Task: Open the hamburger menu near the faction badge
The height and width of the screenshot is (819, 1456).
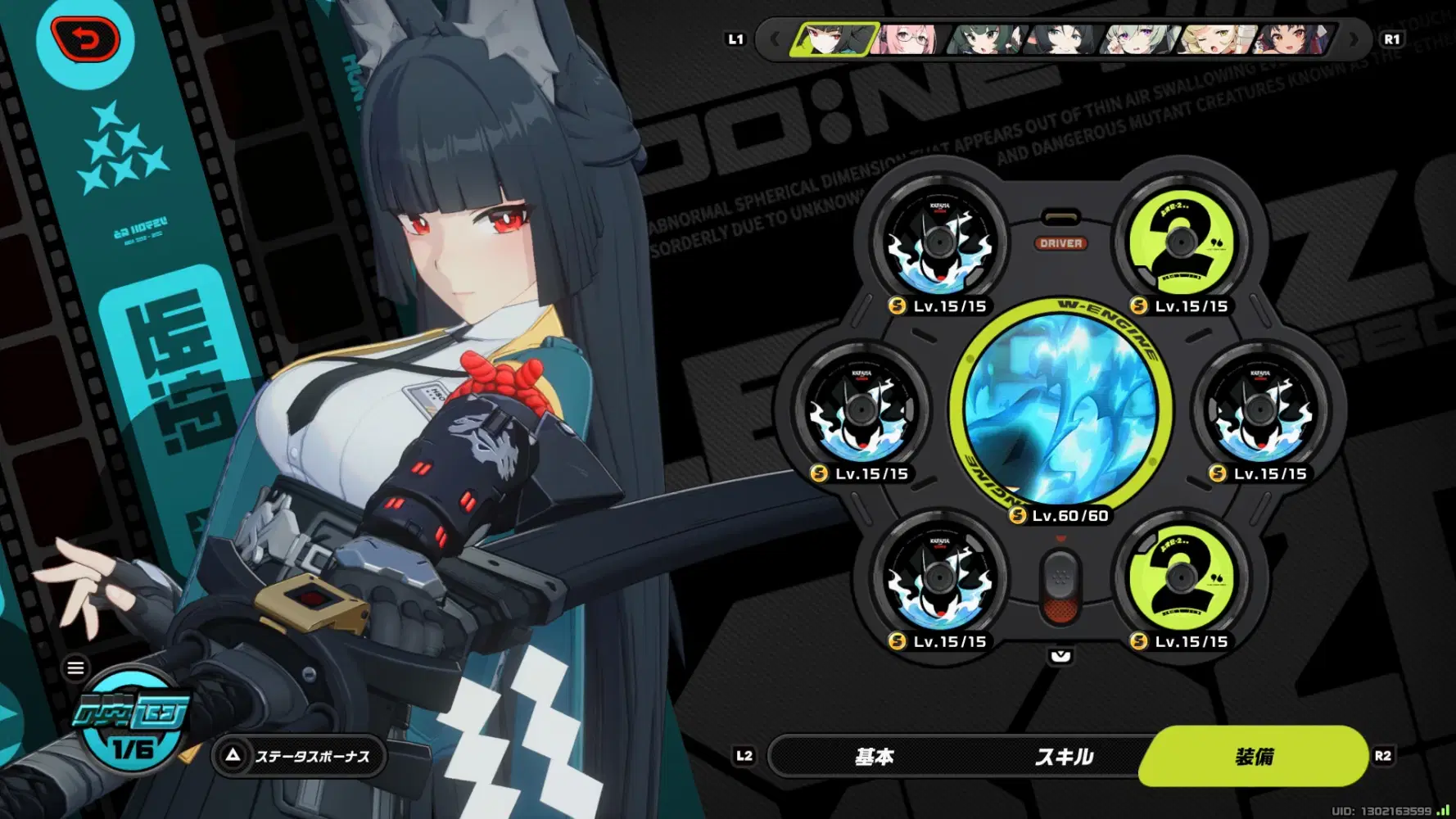Action: point(76,668)
